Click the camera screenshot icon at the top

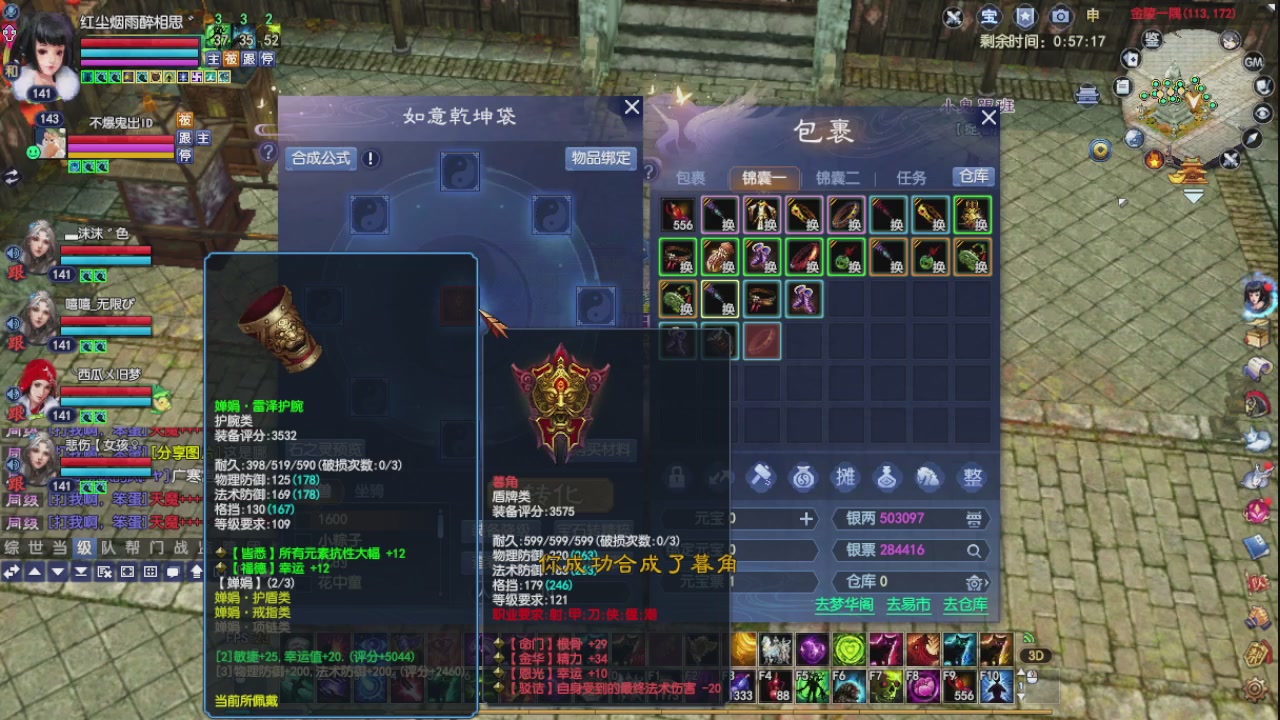point(1060,16)
